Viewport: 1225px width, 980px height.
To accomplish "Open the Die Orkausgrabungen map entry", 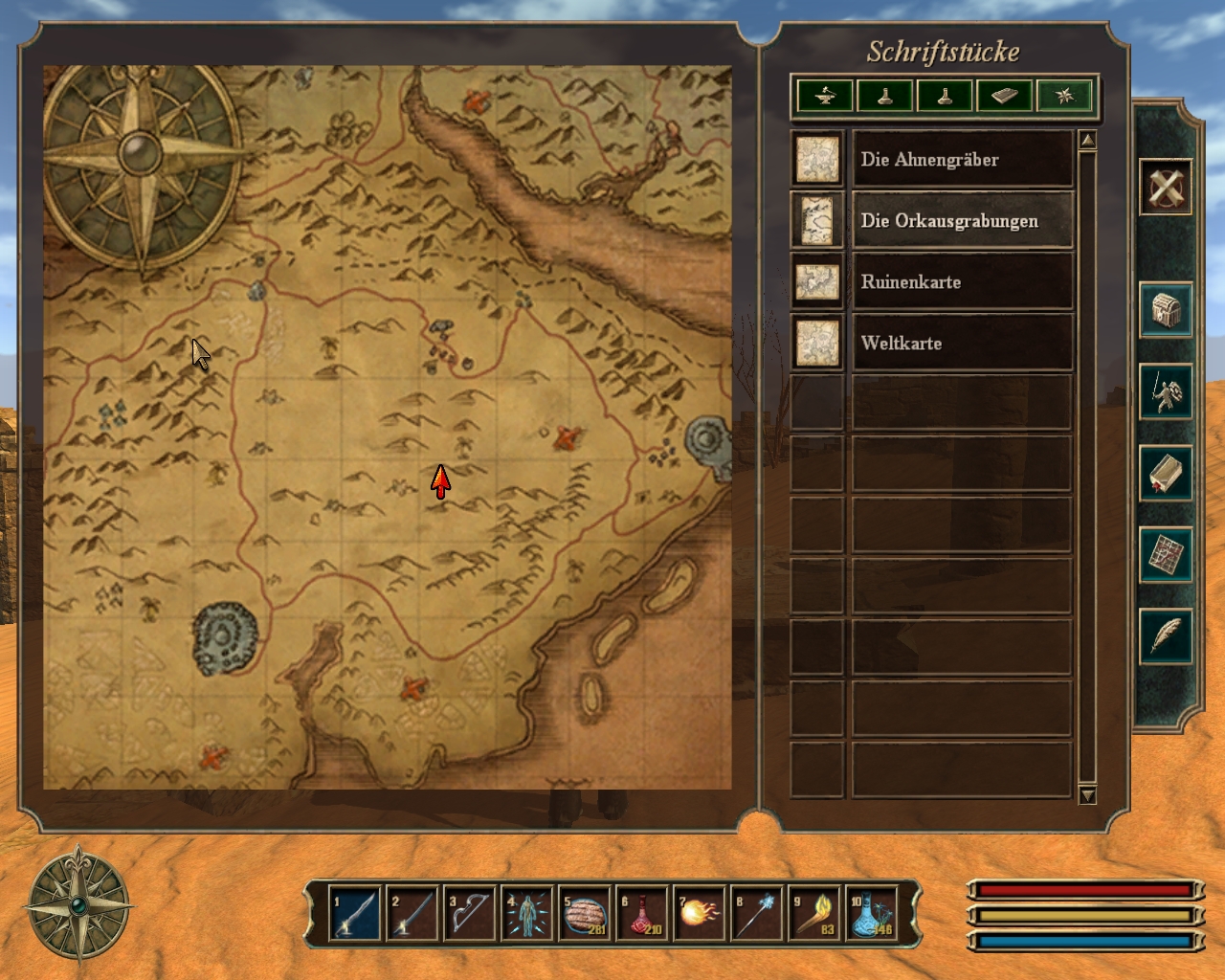I will tap(962, 221).
